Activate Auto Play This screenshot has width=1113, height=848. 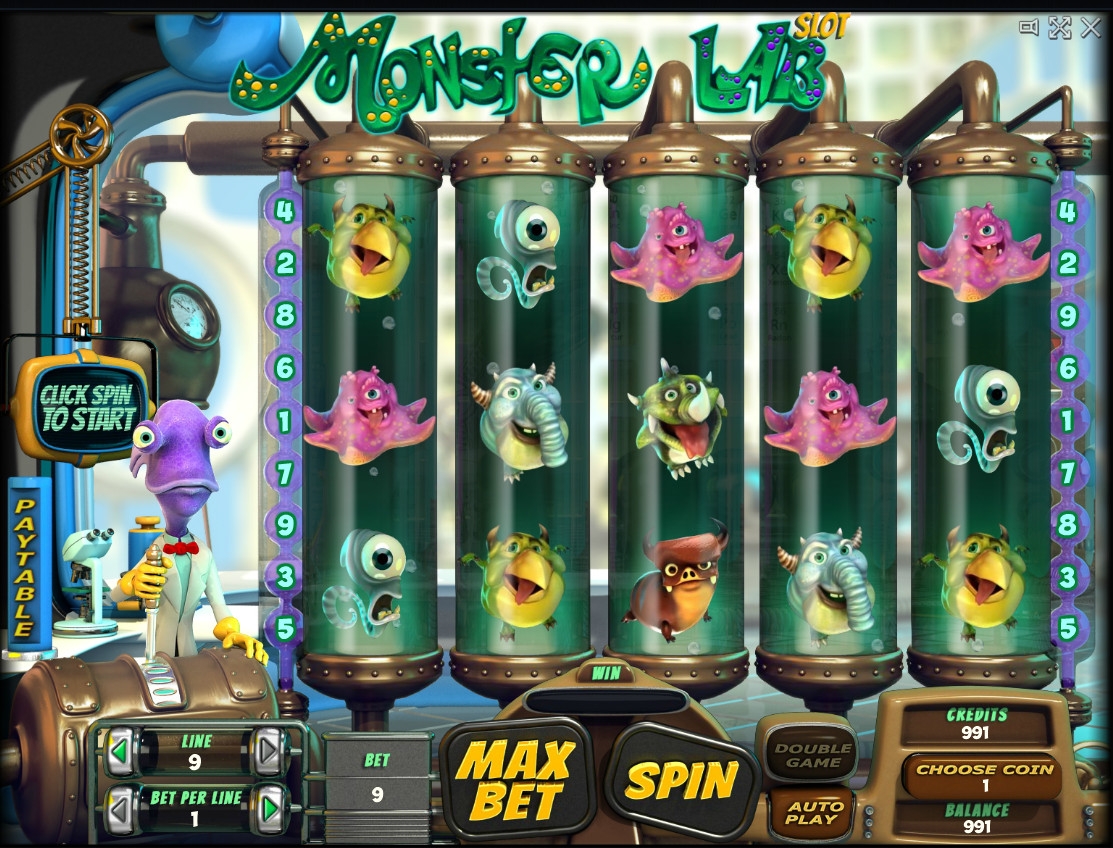click(813, 814)
